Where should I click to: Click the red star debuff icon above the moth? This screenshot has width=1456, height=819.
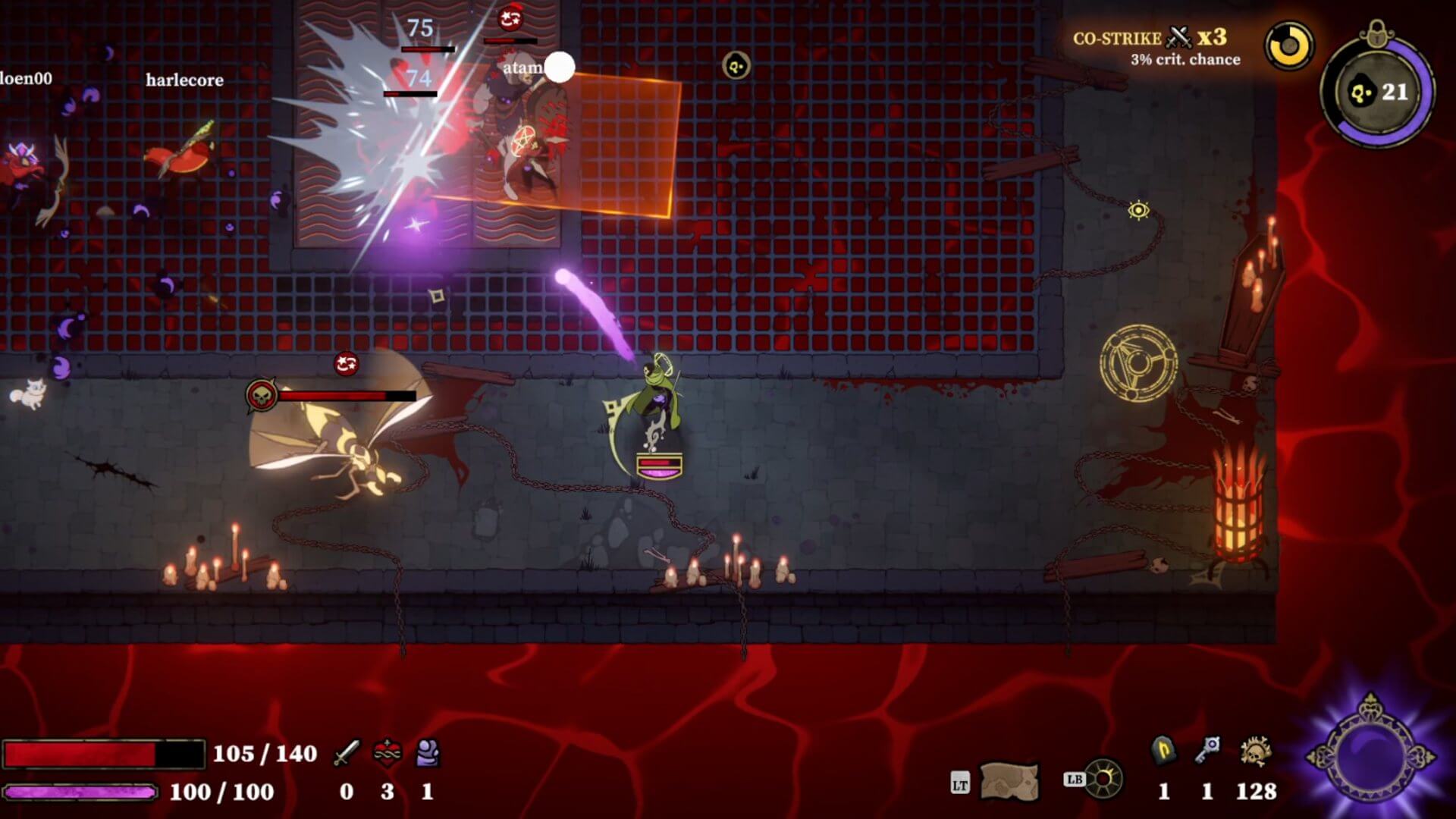pos(346,363)
